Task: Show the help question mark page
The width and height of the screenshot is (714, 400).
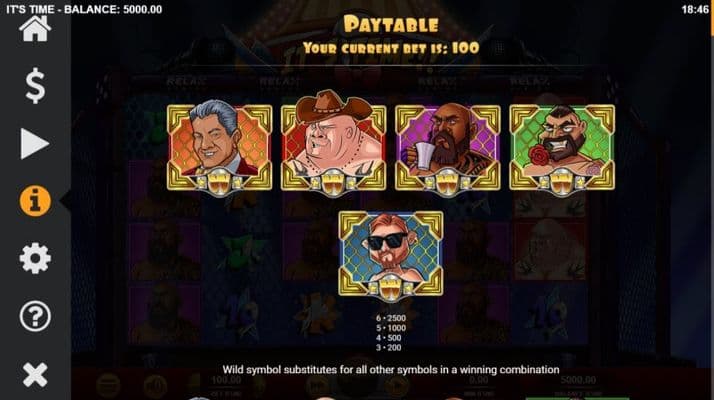Action: (x=35, y=317)
